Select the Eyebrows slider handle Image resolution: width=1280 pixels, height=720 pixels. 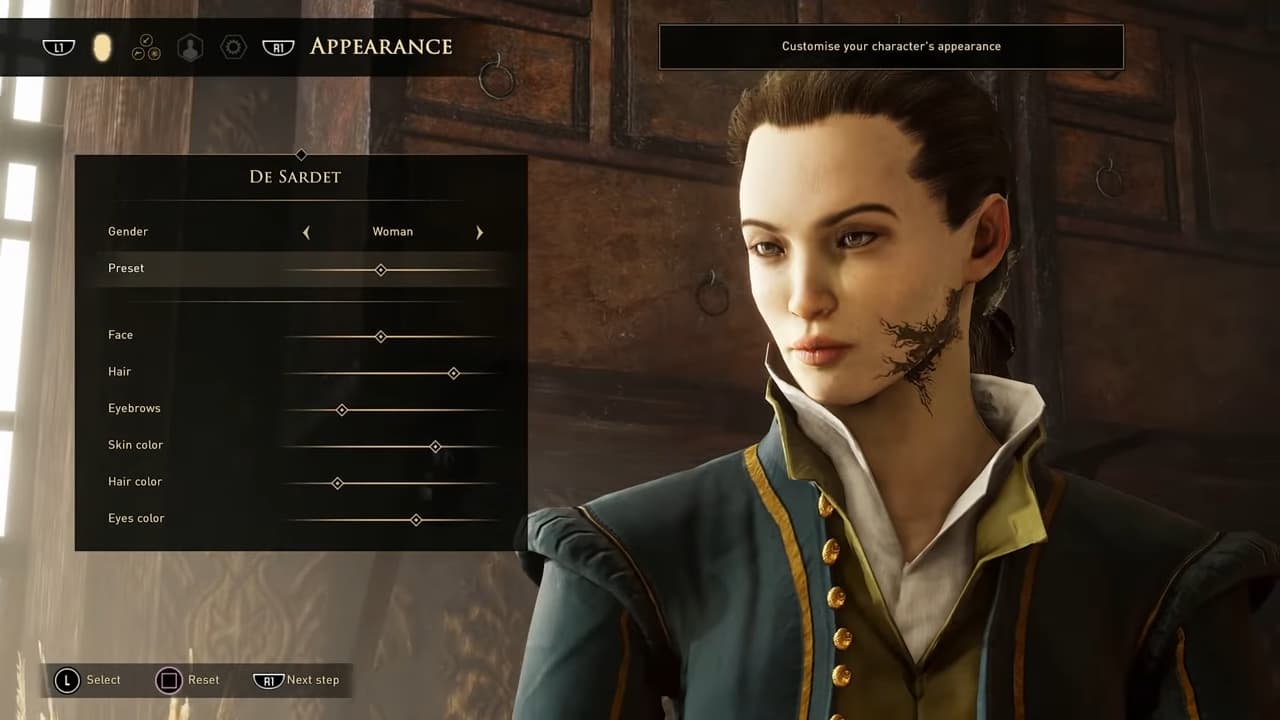[x=342, y=410]
